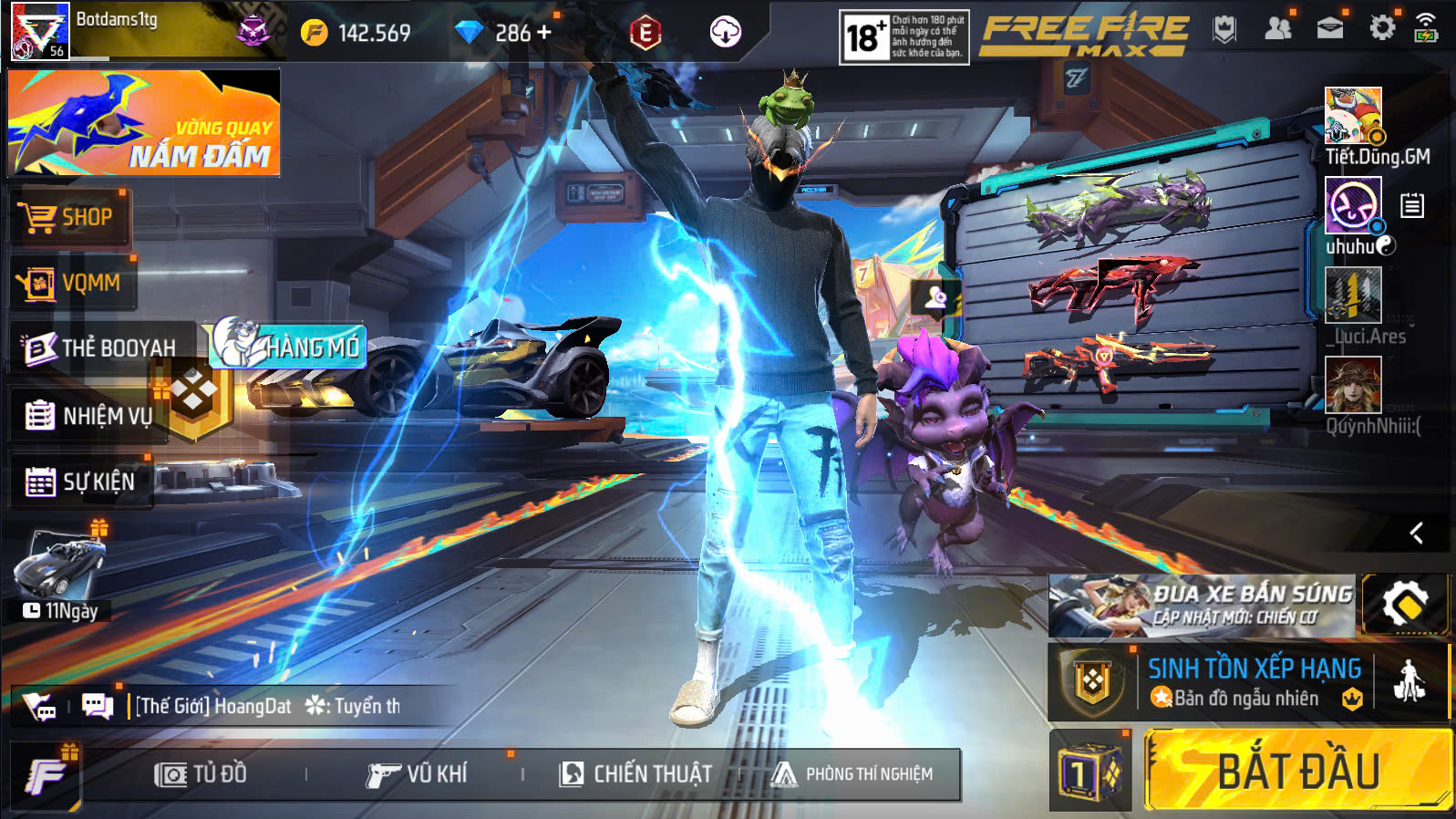Collapse the friends panel arrow

(x=1416, y=533)
